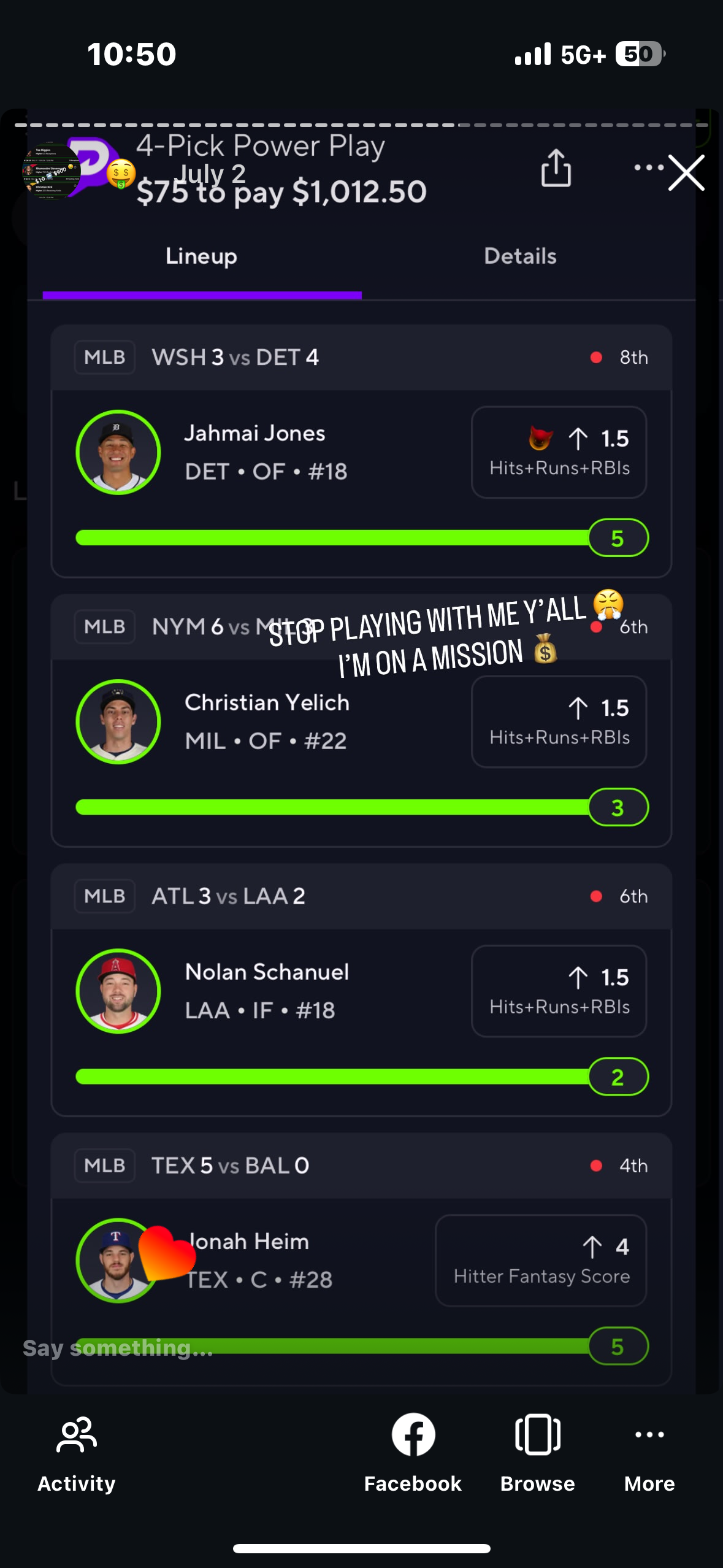Select the Lineup tab
723x1568 pixels.
click(x=201, y=256)
